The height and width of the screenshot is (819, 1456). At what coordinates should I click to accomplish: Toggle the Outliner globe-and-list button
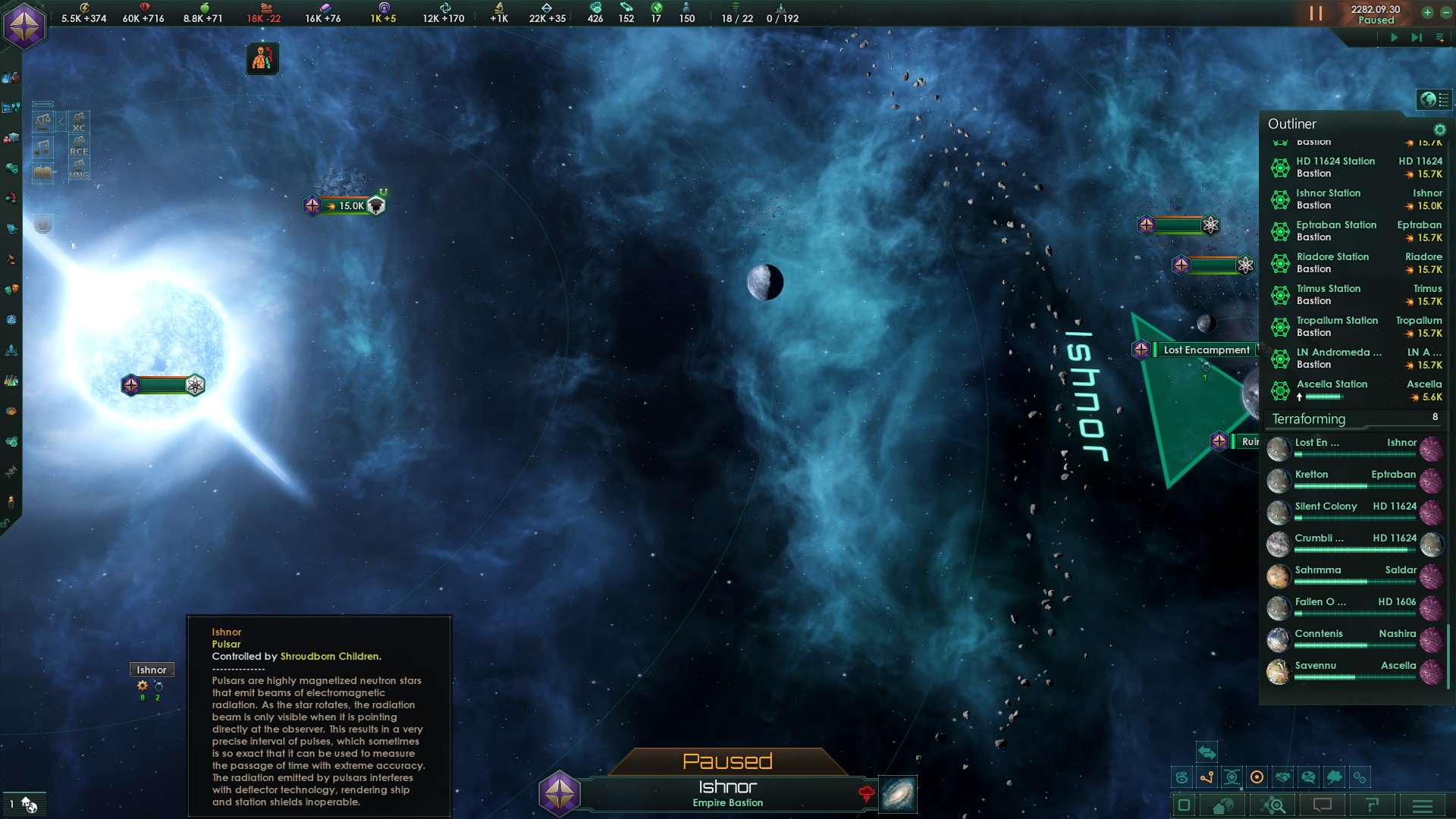click(1434, 99)
